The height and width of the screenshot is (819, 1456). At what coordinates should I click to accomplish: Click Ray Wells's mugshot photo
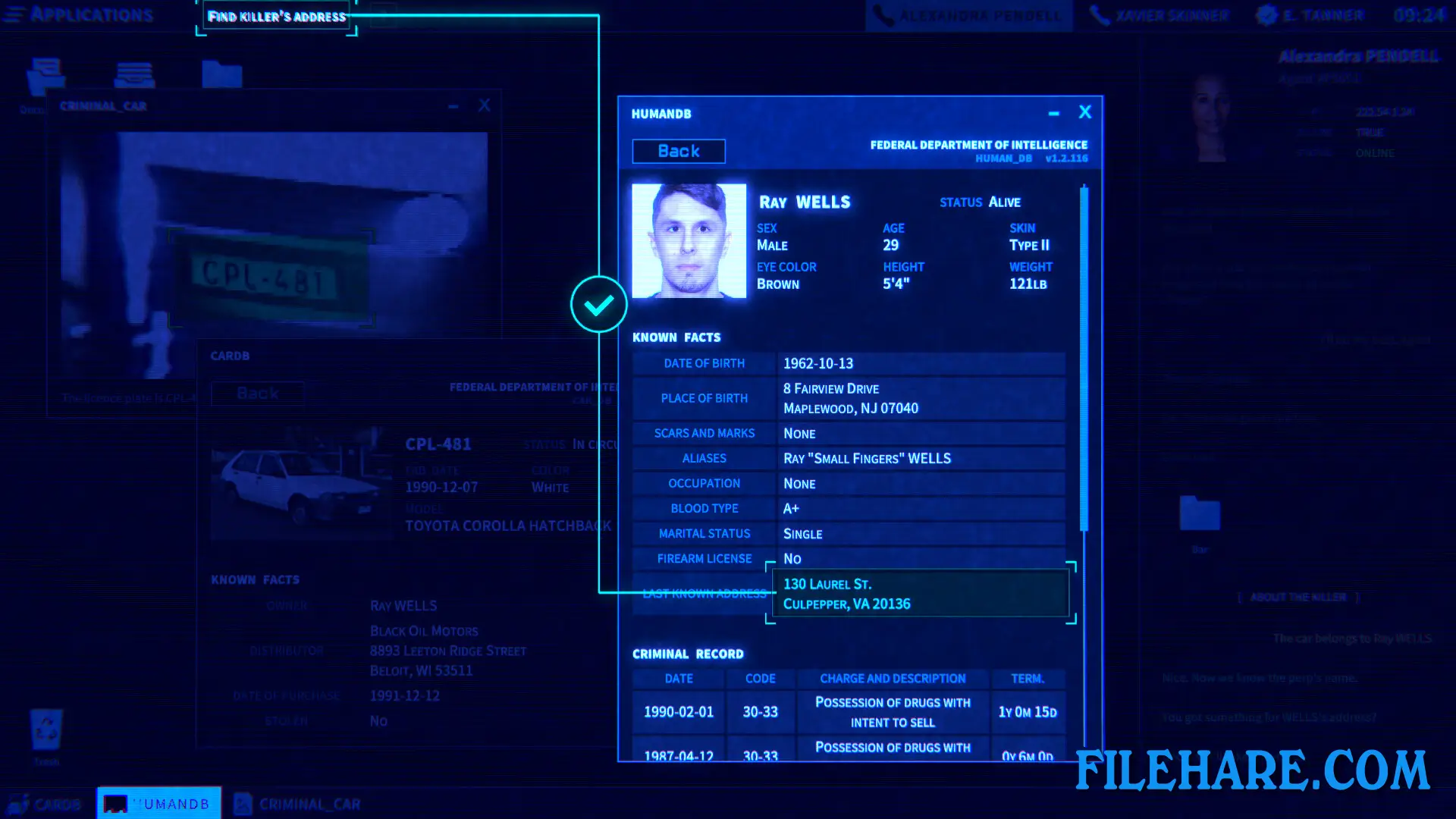point(689,240)
